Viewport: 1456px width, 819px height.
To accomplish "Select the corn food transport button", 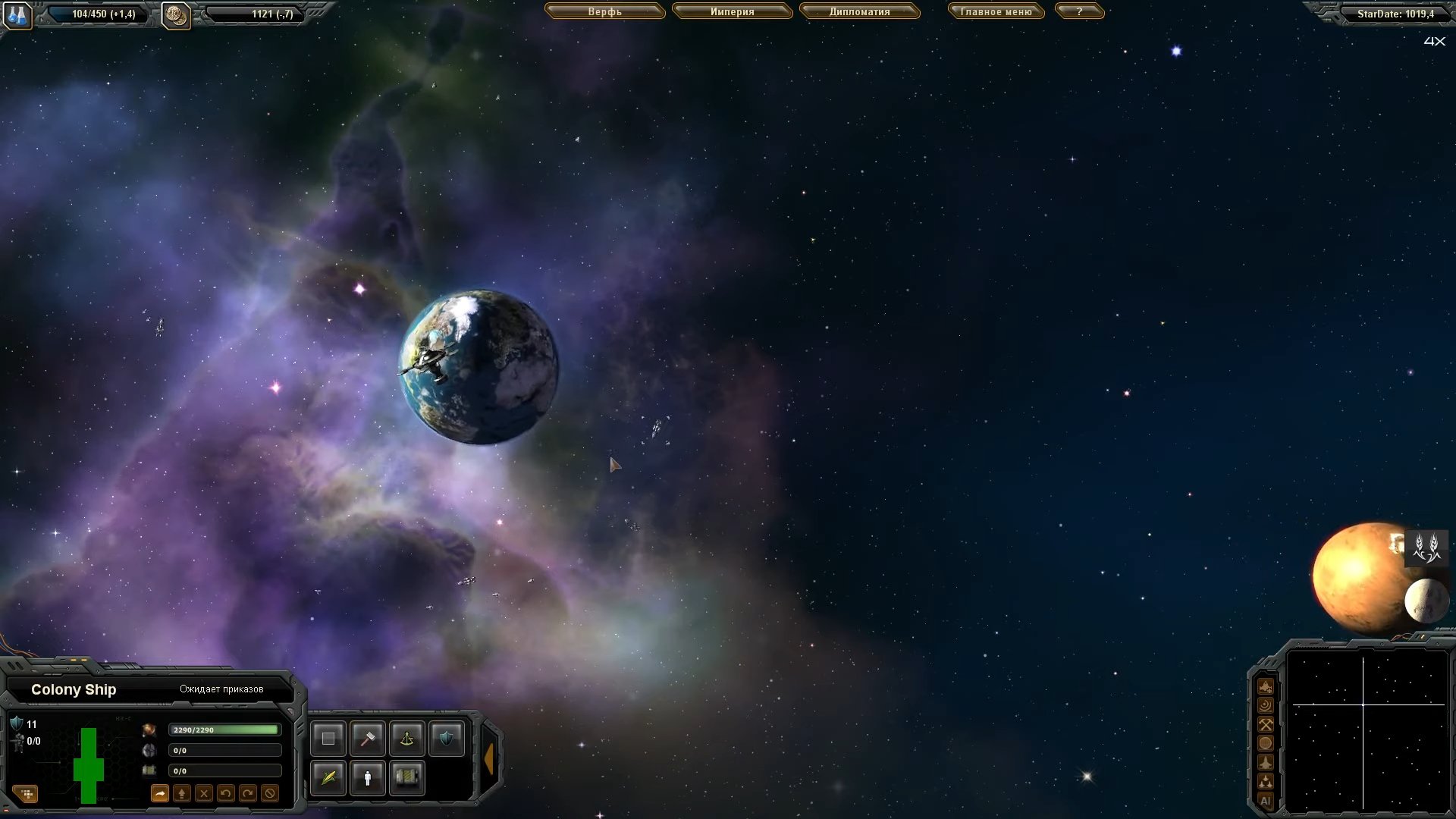I will (328, 778).
